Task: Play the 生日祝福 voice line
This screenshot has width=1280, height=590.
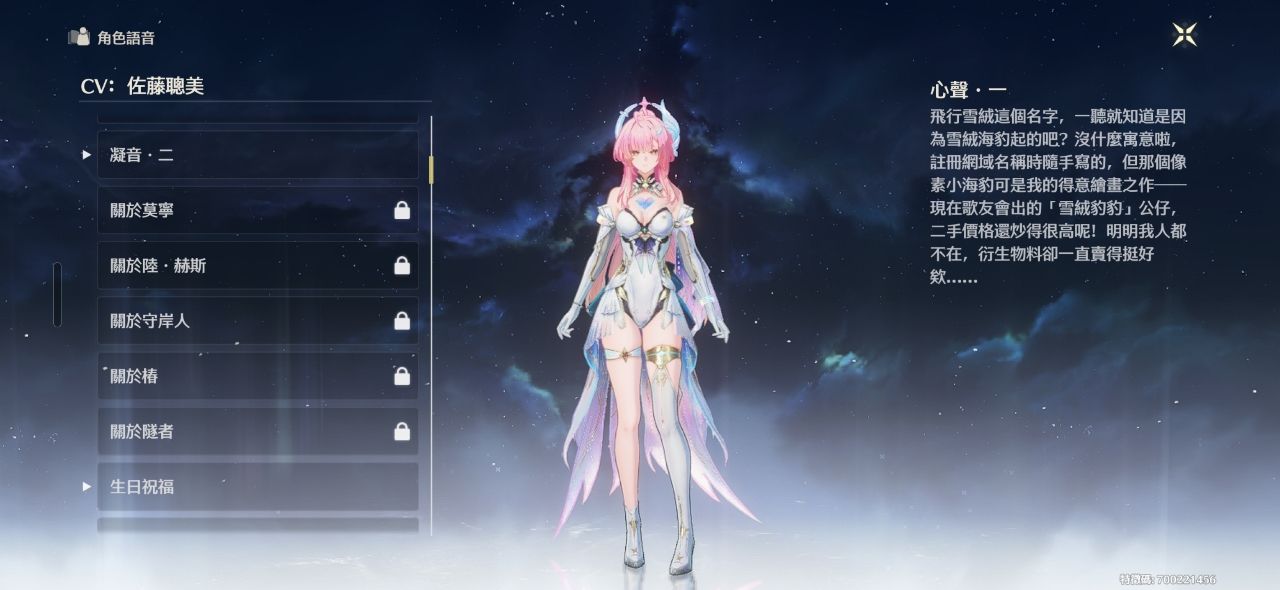Action: pyautogui.click(x=257, y=486)
